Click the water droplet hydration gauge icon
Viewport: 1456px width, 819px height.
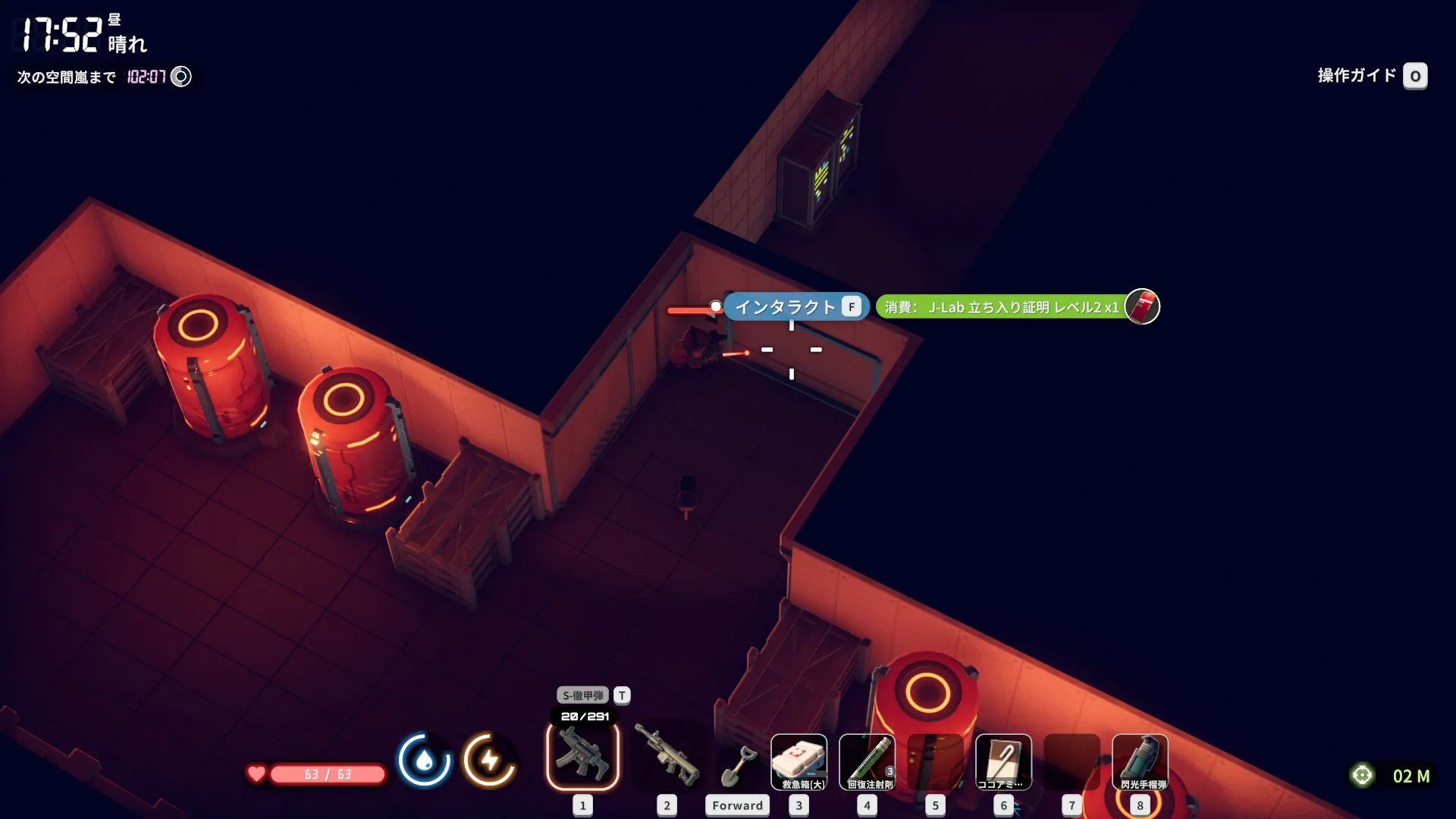[424, 759]
